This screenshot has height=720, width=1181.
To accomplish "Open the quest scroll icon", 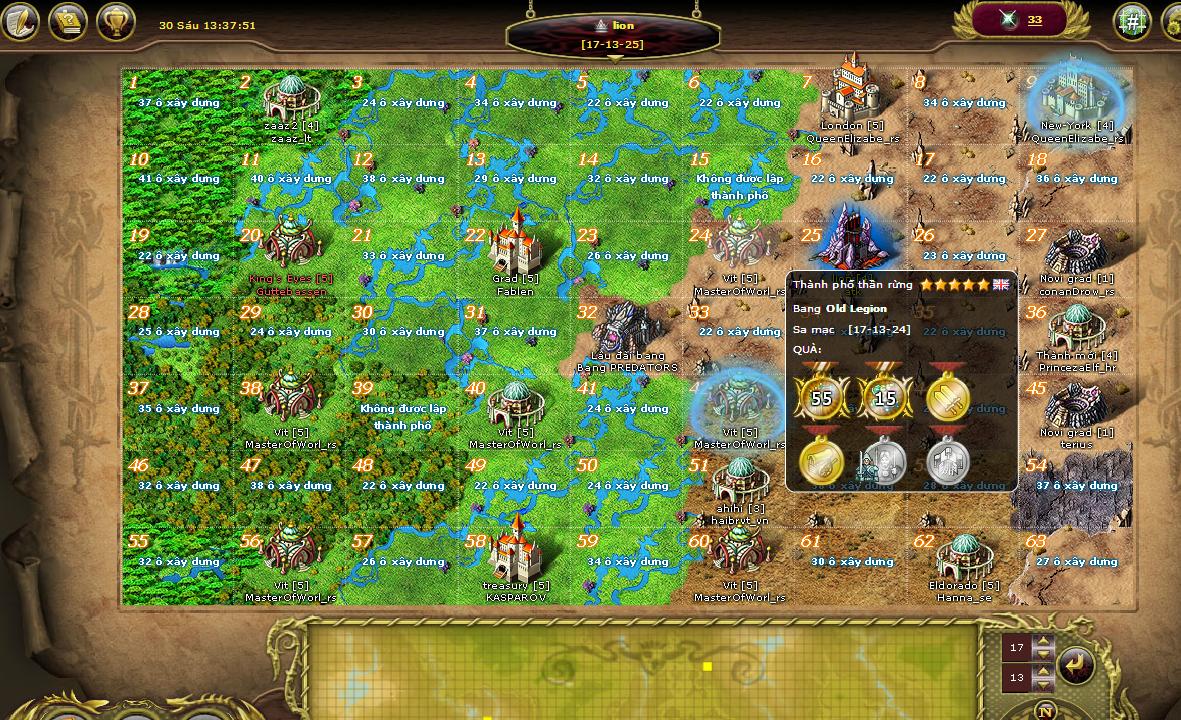I will click(68, 21).
